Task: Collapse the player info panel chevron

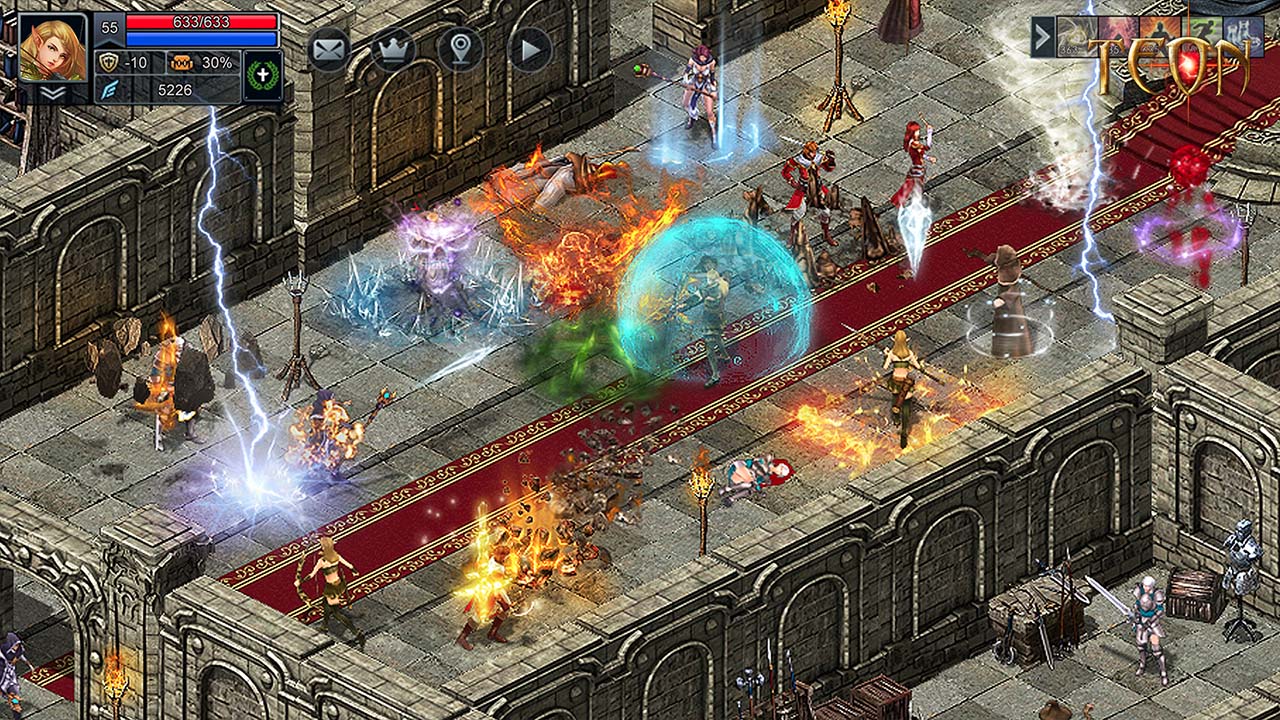Action: click(x=51, y=94)
